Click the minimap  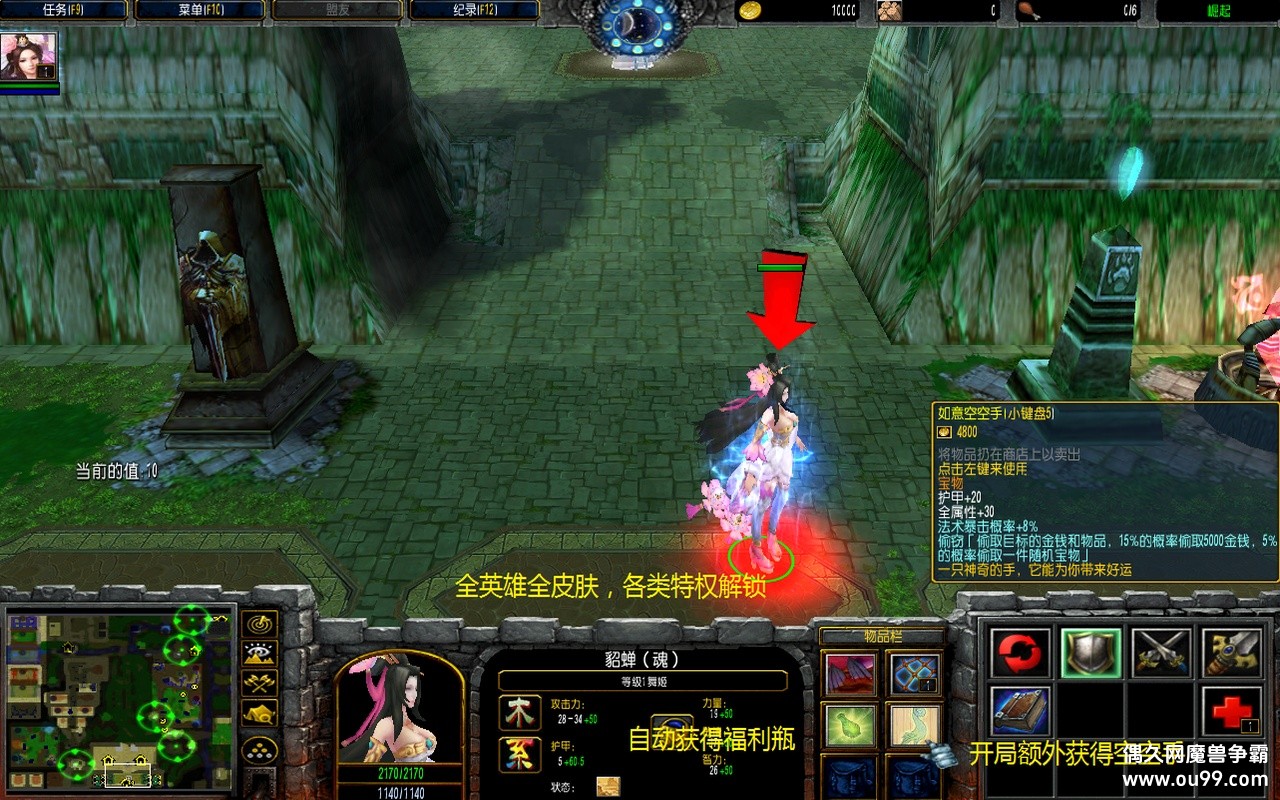(x=120, y=697)
